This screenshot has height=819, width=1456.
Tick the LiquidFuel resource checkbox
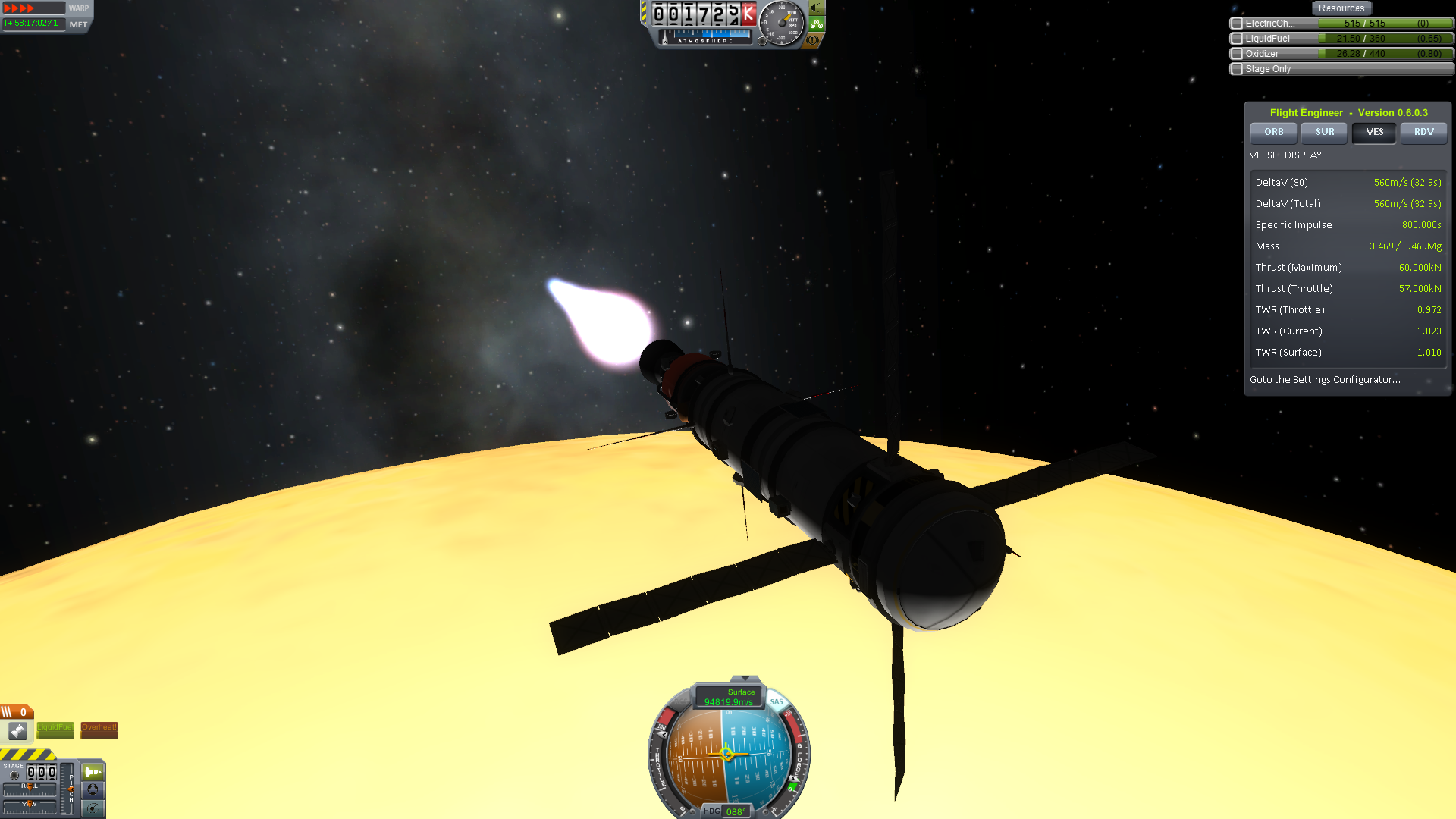point(1237,39)
